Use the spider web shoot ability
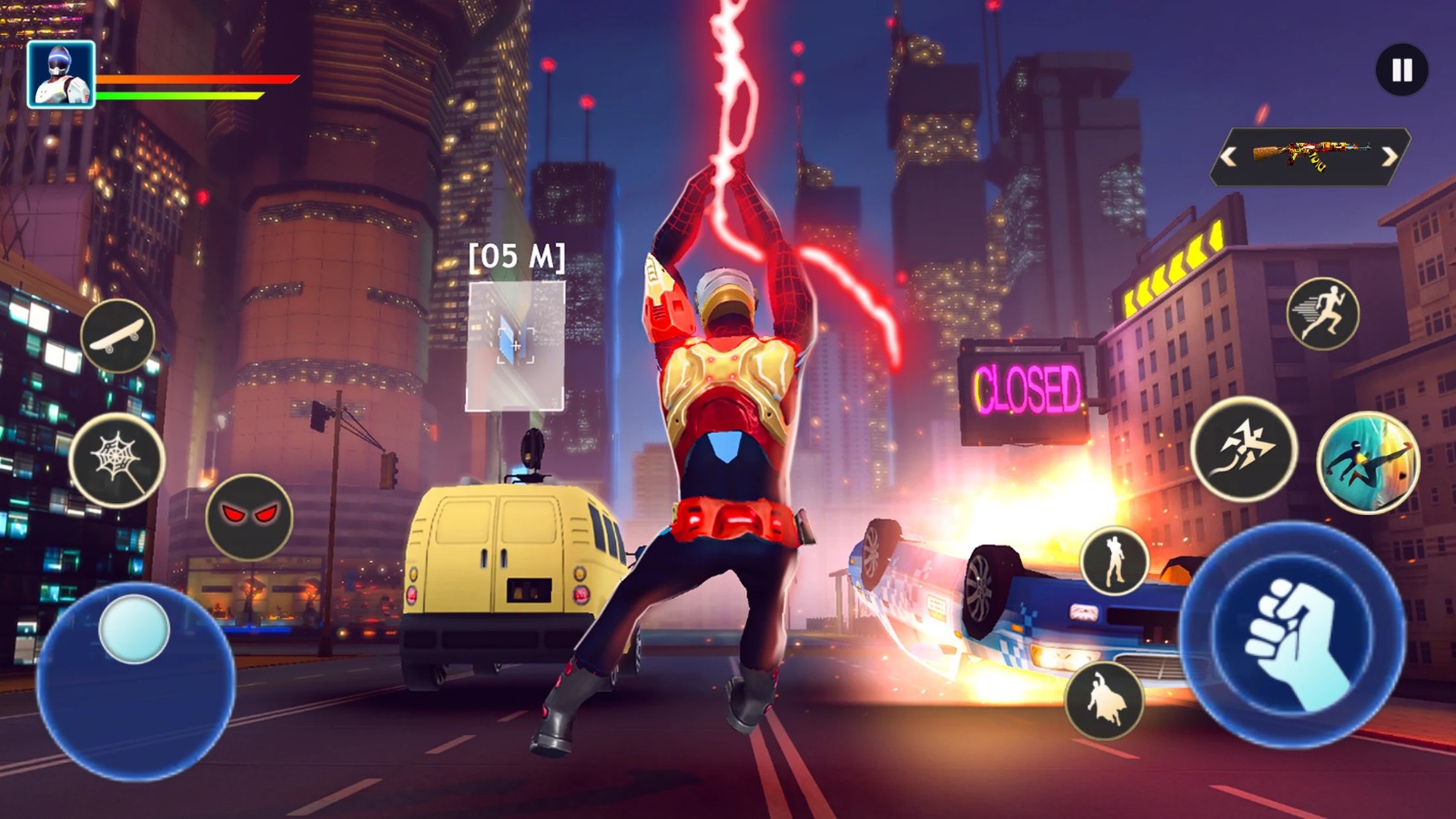The height and width of the screenshot is (819, 1456). (x=116, y=460)
